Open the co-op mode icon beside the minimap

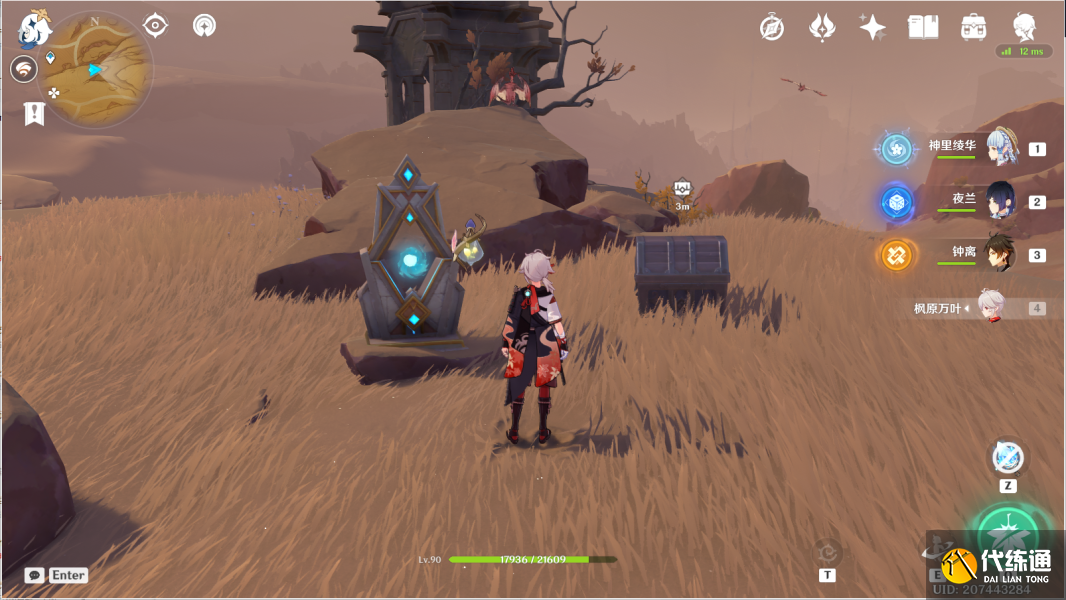(23, 69)
